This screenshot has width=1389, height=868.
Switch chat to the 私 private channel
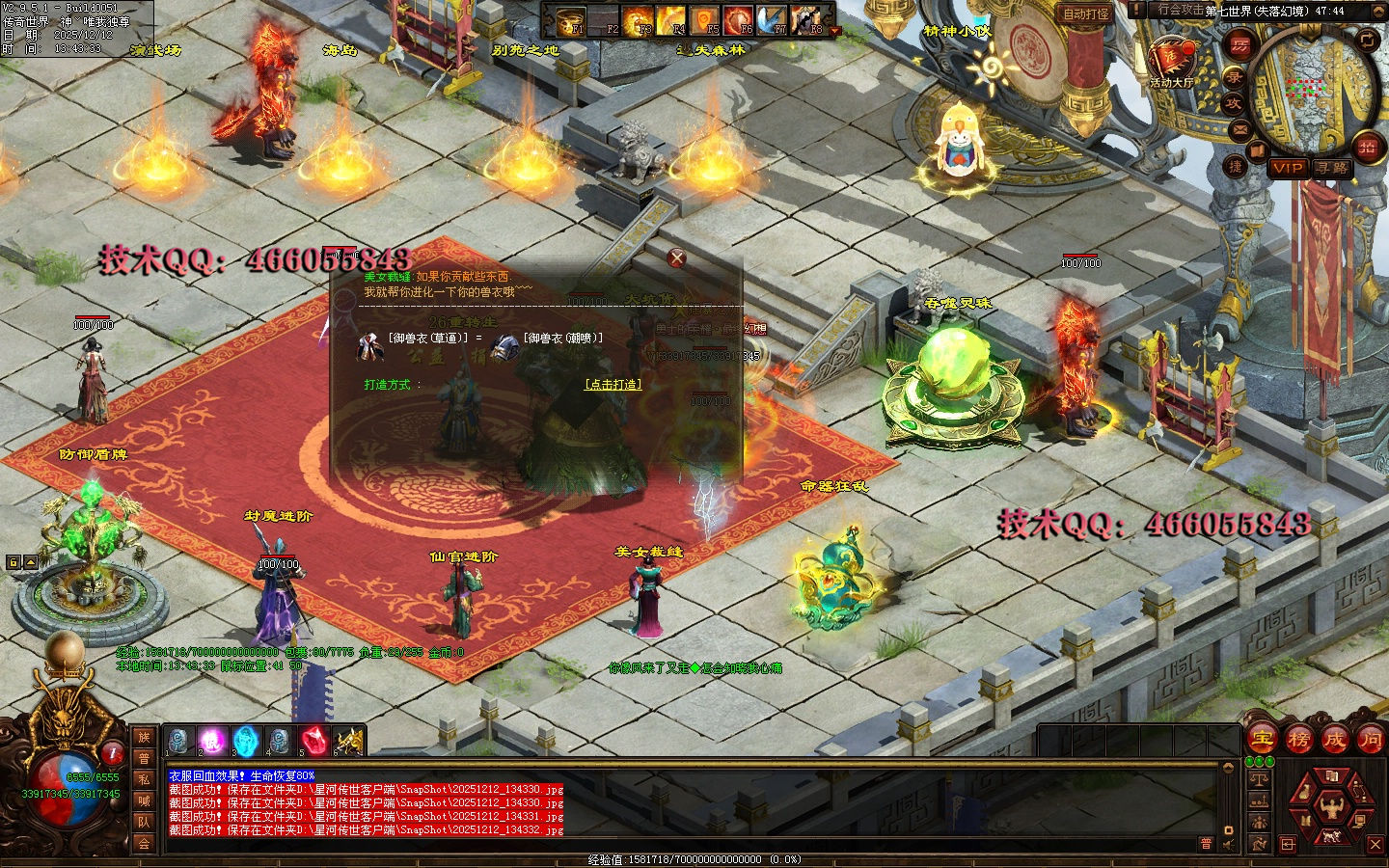click(144, 779)
